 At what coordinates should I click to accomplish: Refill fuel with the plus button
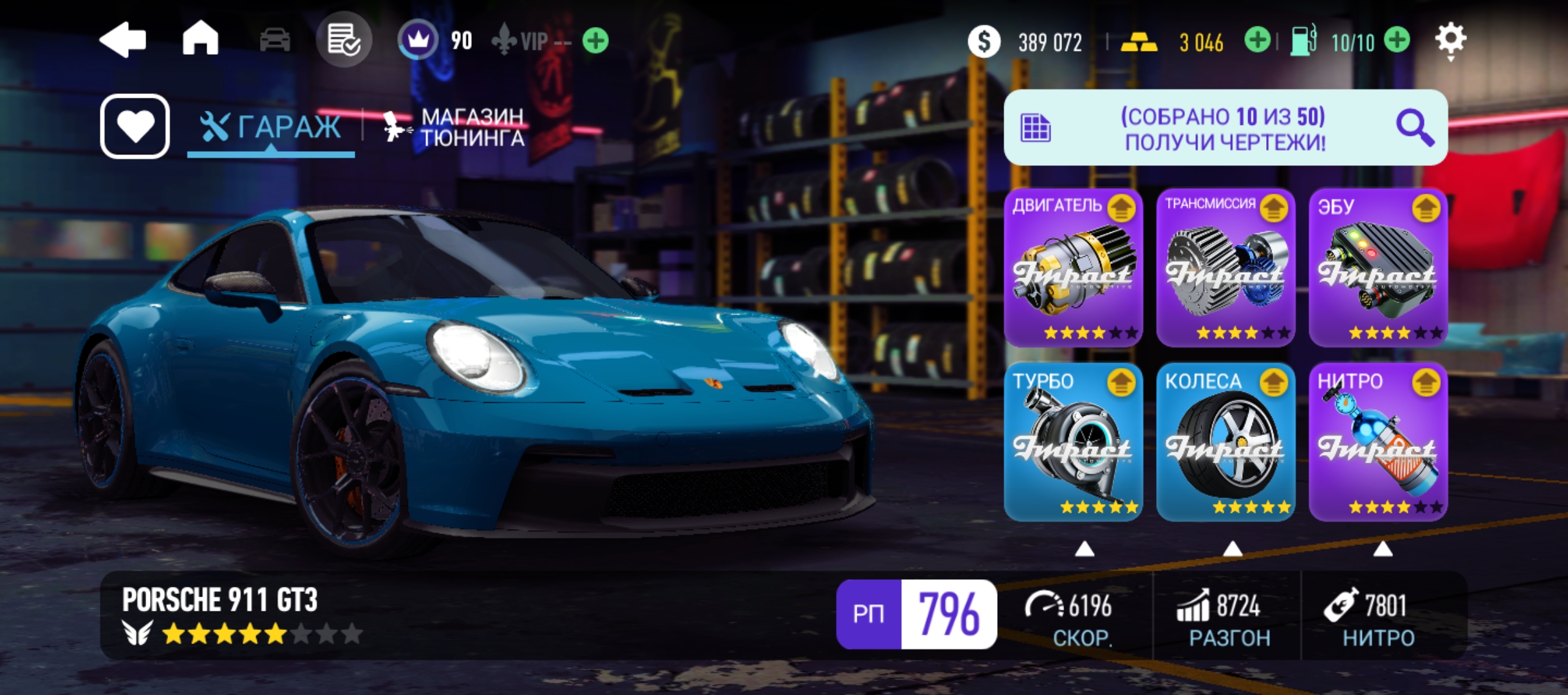(1397, 41)
